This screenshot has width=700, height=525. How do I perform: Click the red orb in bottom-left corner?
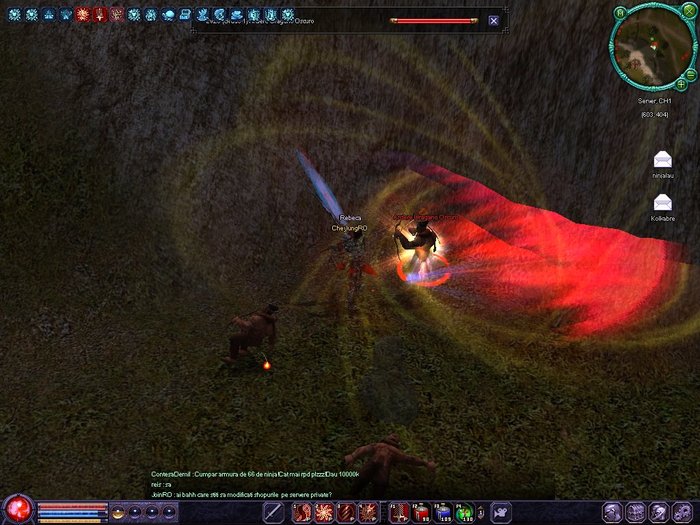pos(17,510)
